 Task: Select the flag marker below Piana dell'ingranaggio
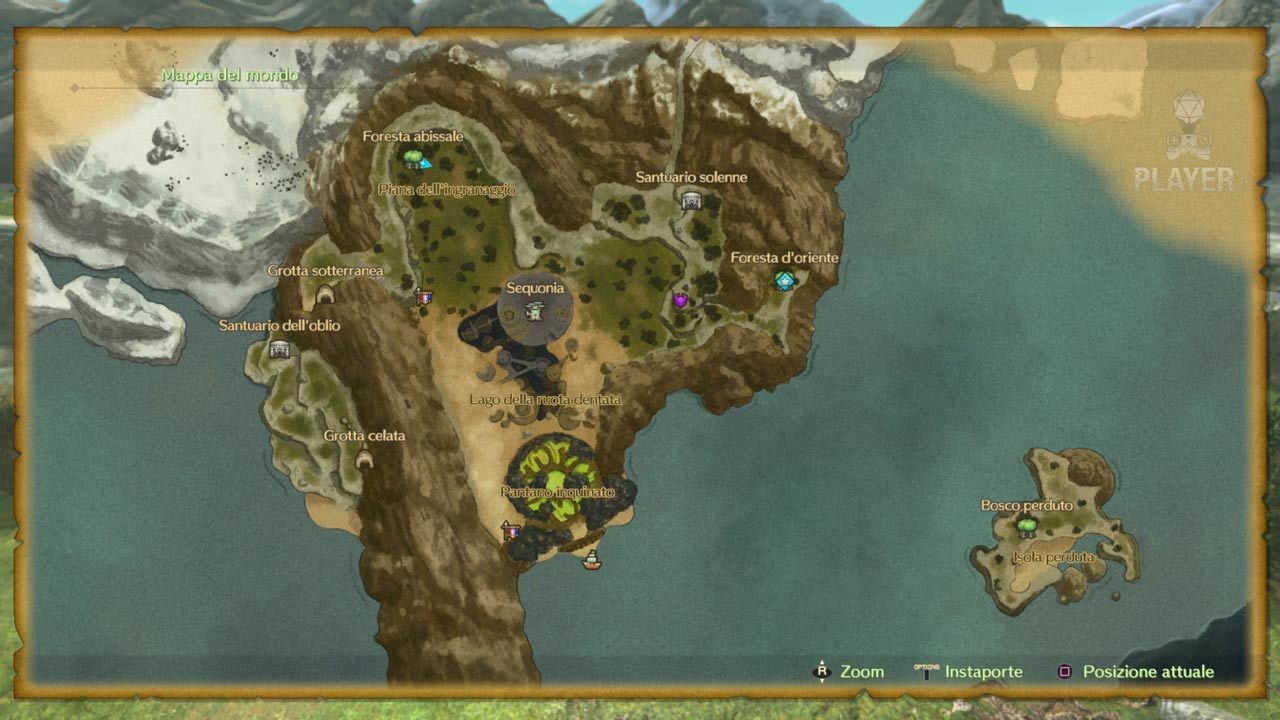(x=424, y=297)
